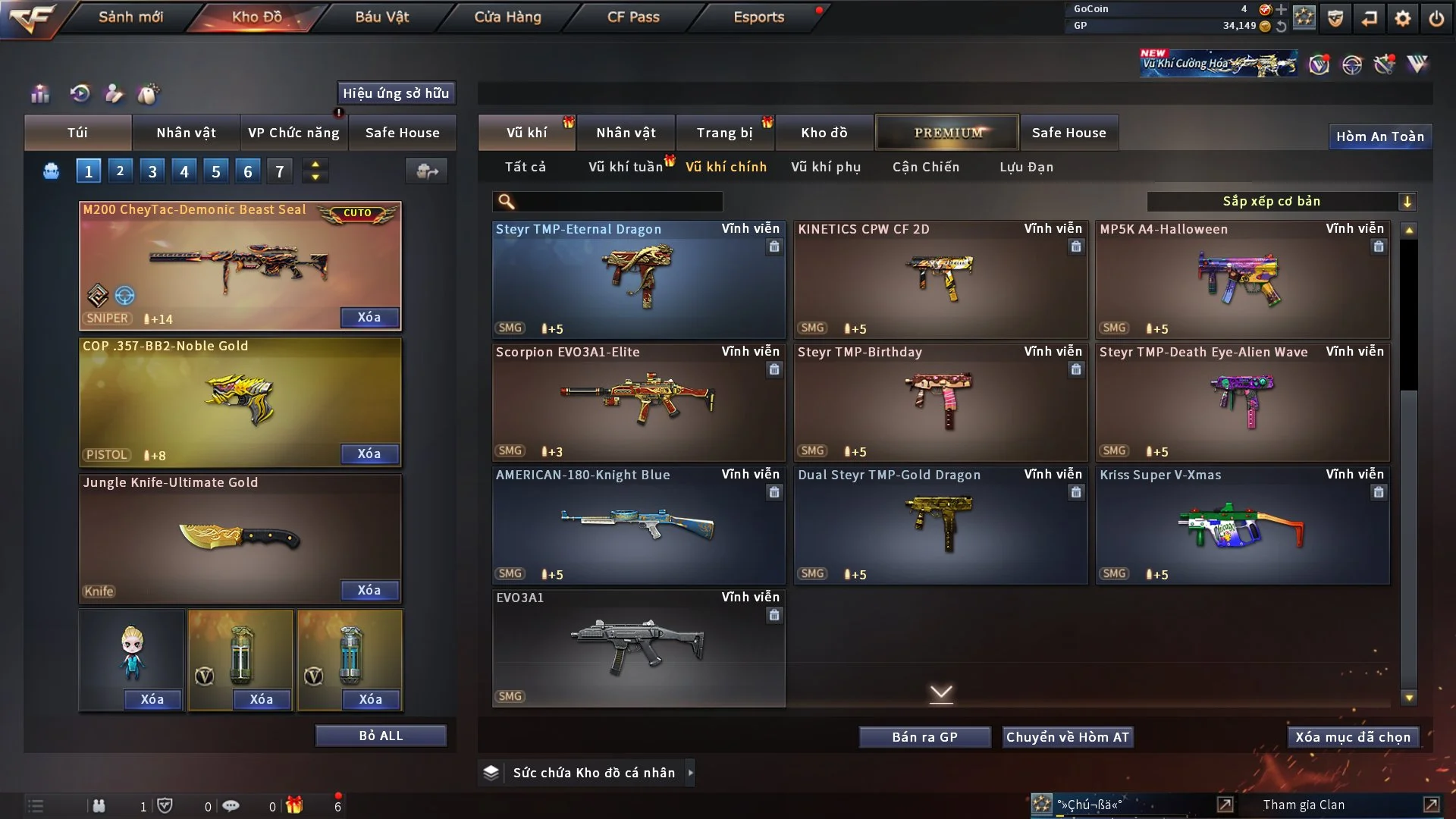
Task: Show the Cận Chiến category
Action: [925, 167]
